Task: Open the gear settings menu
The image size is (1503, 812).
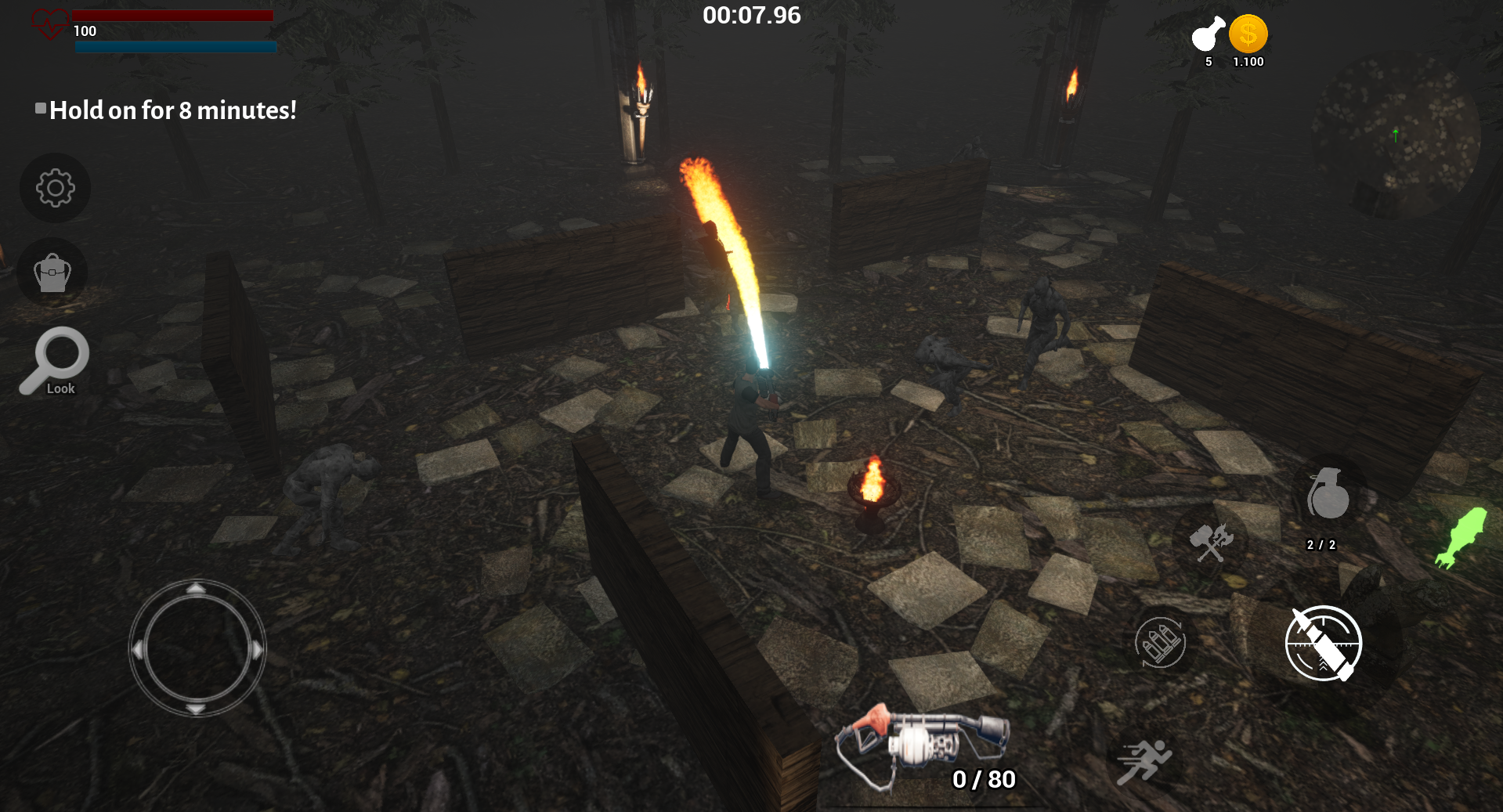Action: pos(55,188)
